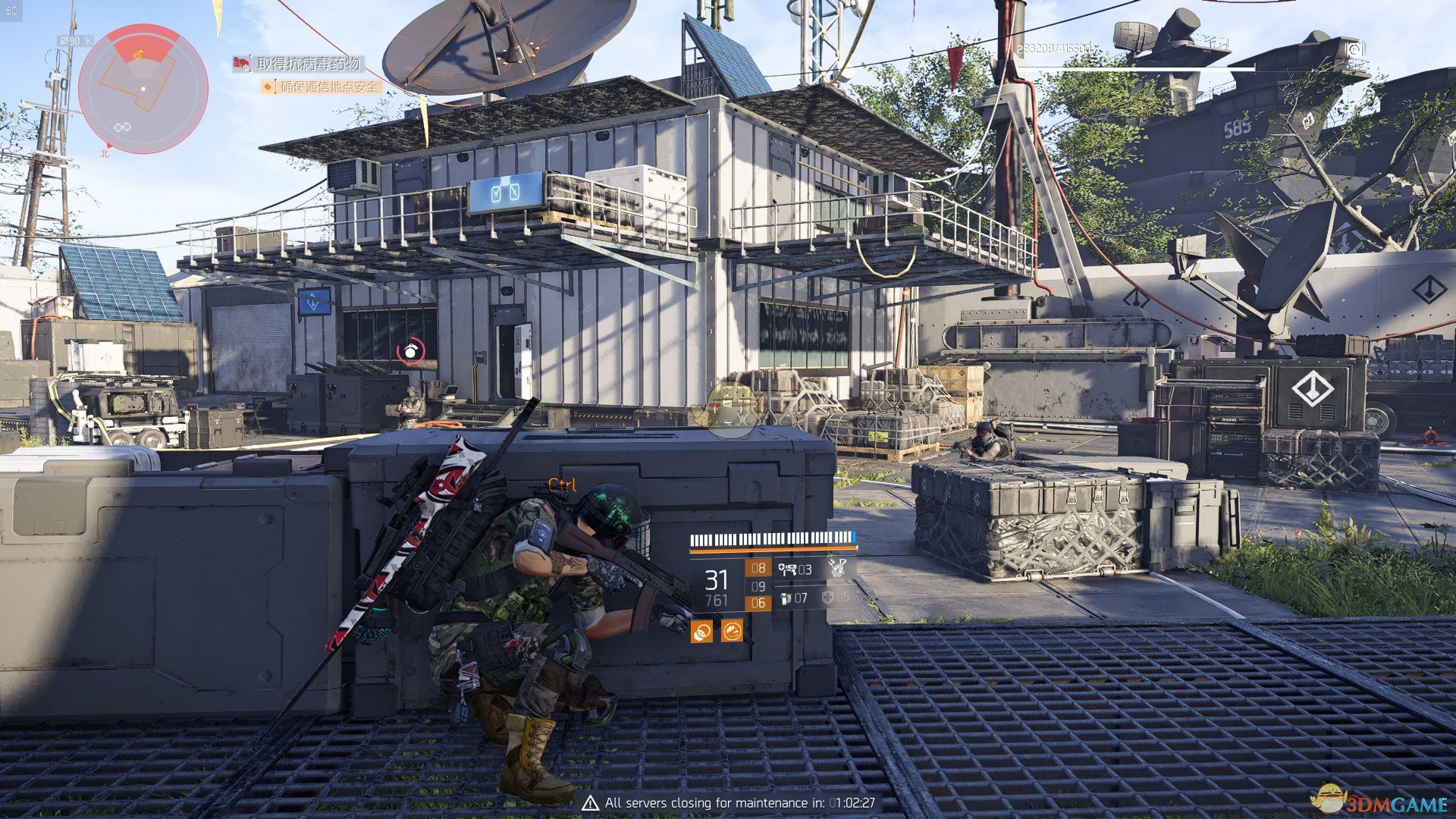The width and height of the screenshot is (1456, 819).
Task: Click the 确保通信地点安全 objective entry
Action: [x=329, y=87]
